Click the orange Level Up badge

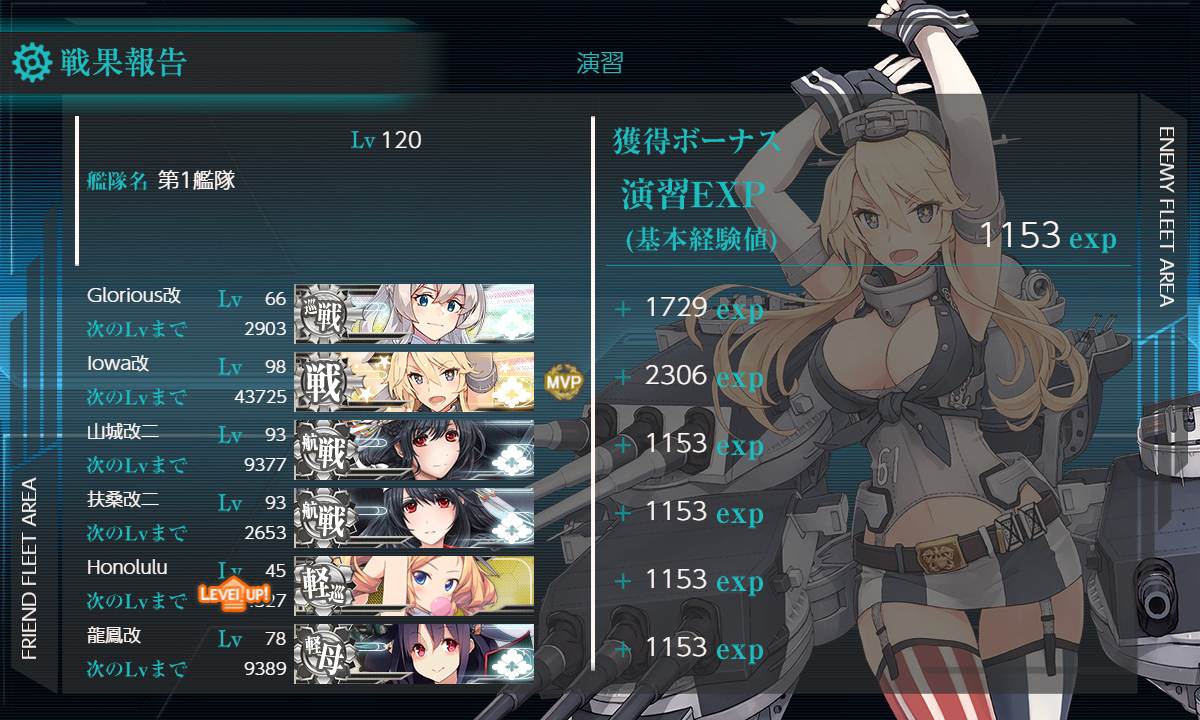(x=234, y=594)
